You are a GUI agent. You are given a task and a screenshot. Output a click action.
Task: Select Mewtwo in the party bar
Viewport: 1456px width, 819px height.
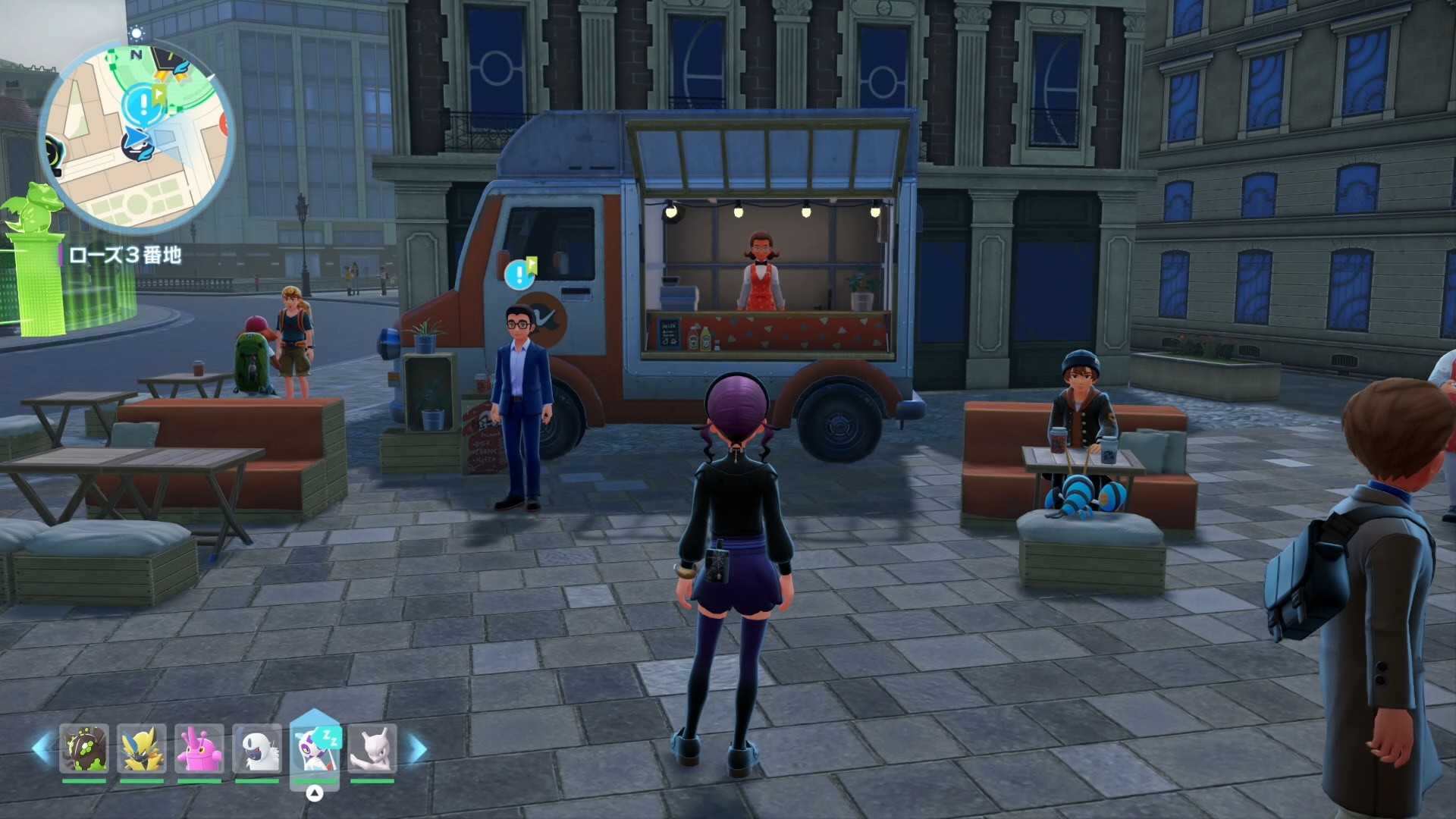(372, 748)
